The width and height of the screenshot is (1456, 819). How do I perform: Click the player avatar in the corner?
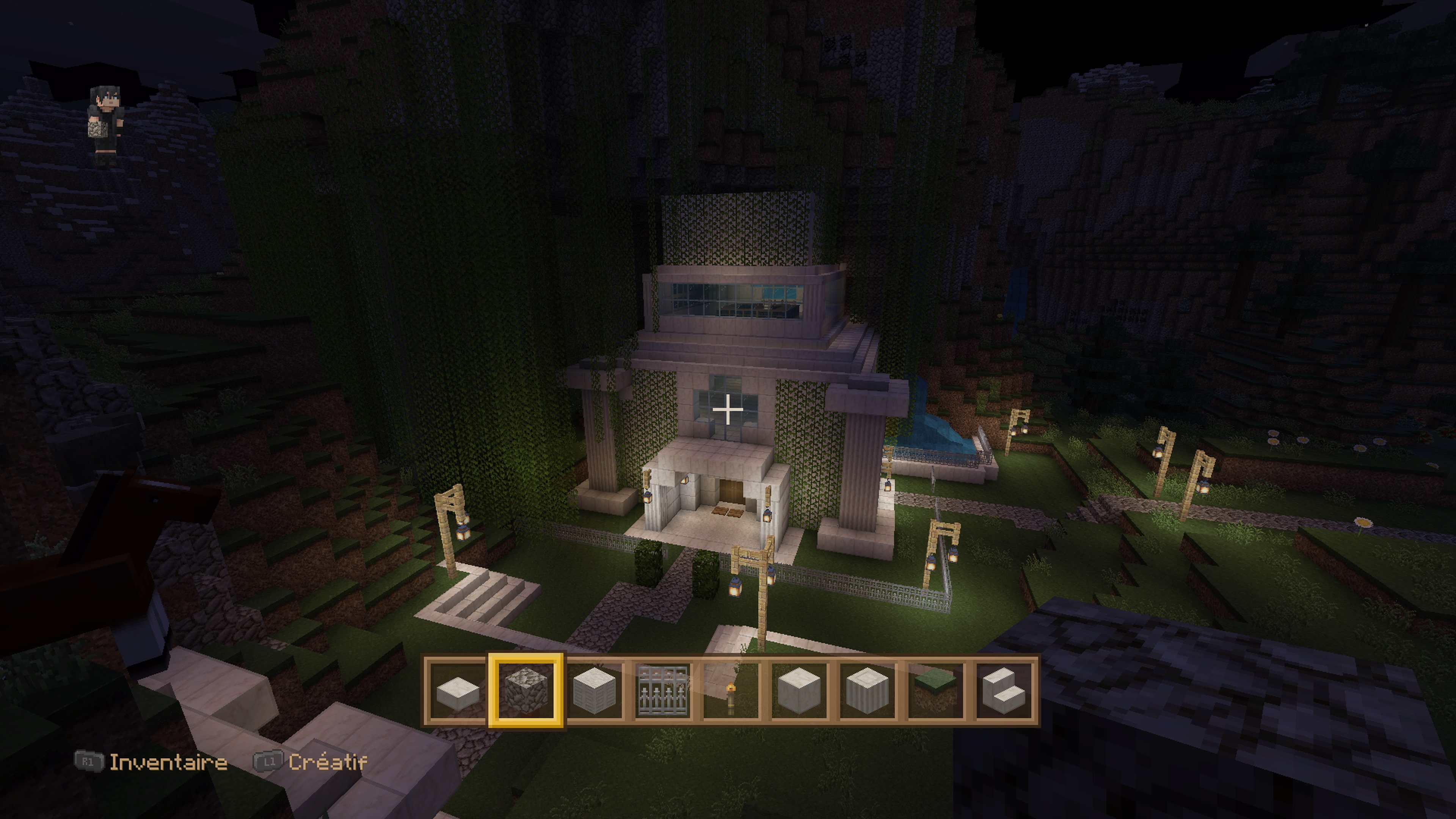click(106, 126)
